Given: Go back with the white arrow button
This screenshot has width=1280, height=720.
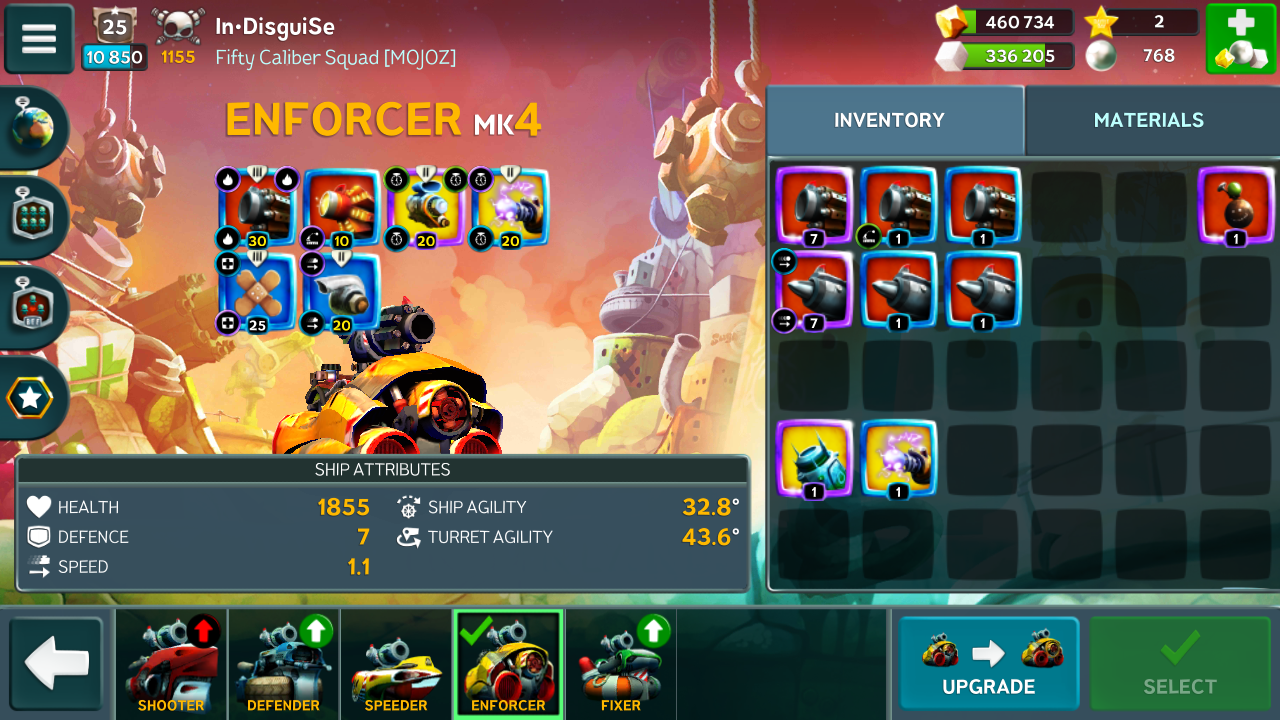Looking at the screenshot, I should pos(57,664).
